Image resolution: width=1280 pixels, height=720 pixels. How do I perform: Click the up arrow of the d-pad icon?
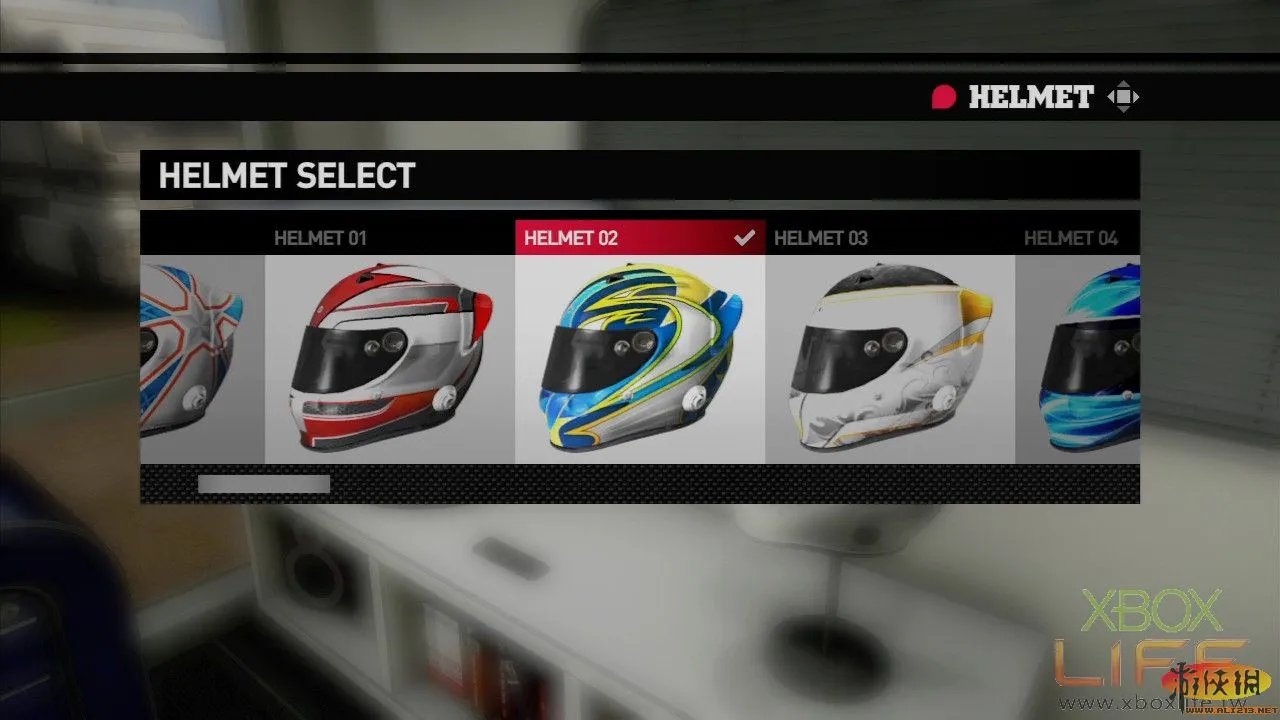1124,84
